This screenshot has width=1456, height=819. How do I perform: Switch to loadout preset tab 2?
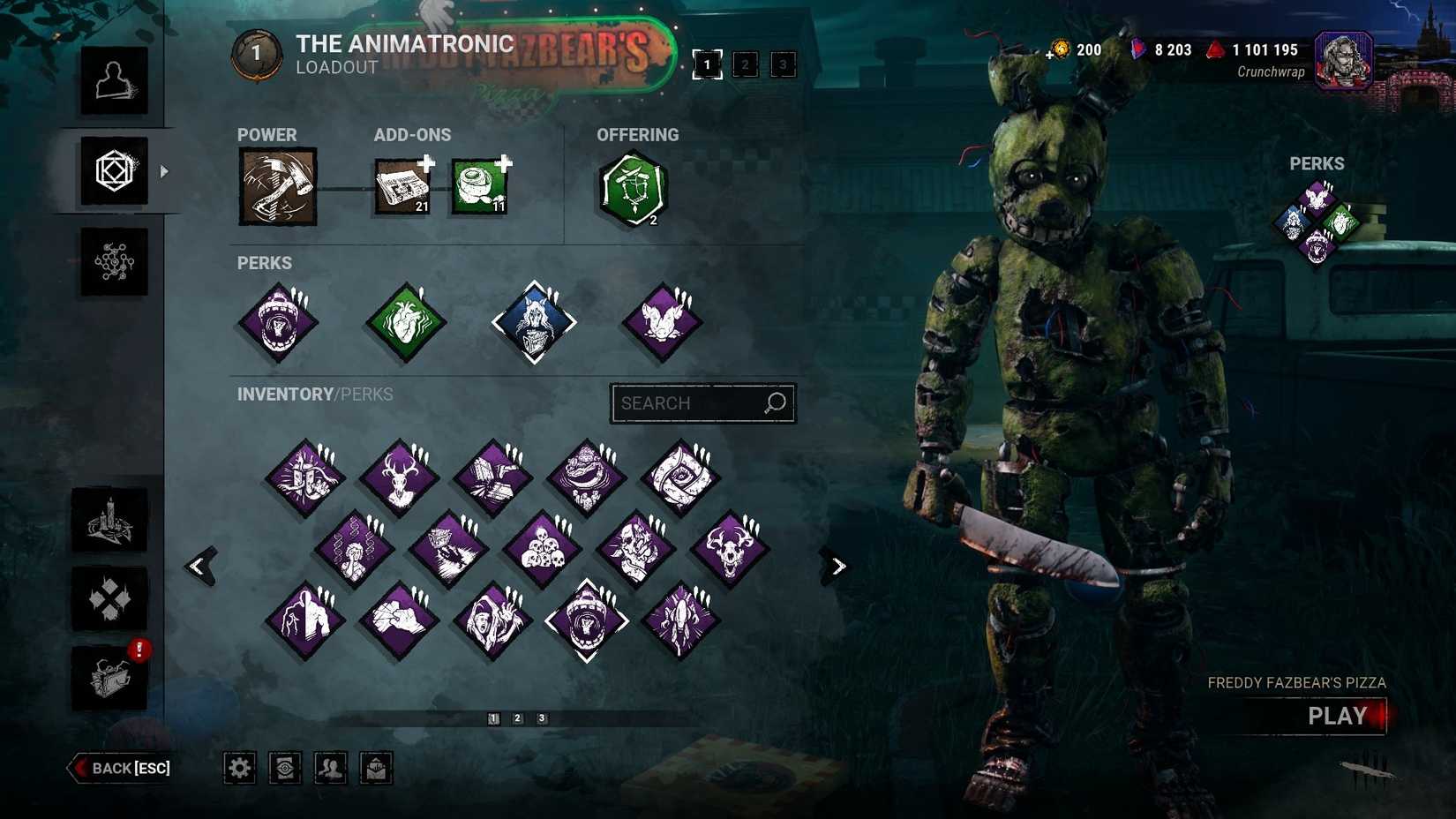[745, 64]
